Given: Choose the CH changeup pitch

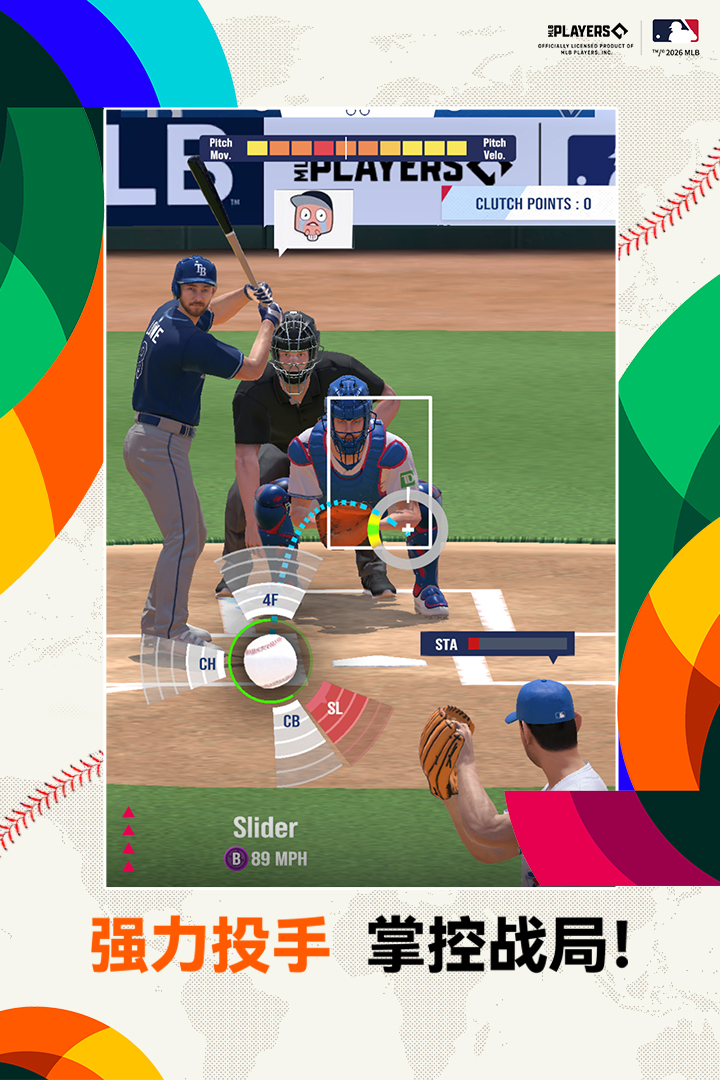Looking at the screenshot, I should [207, 663].
